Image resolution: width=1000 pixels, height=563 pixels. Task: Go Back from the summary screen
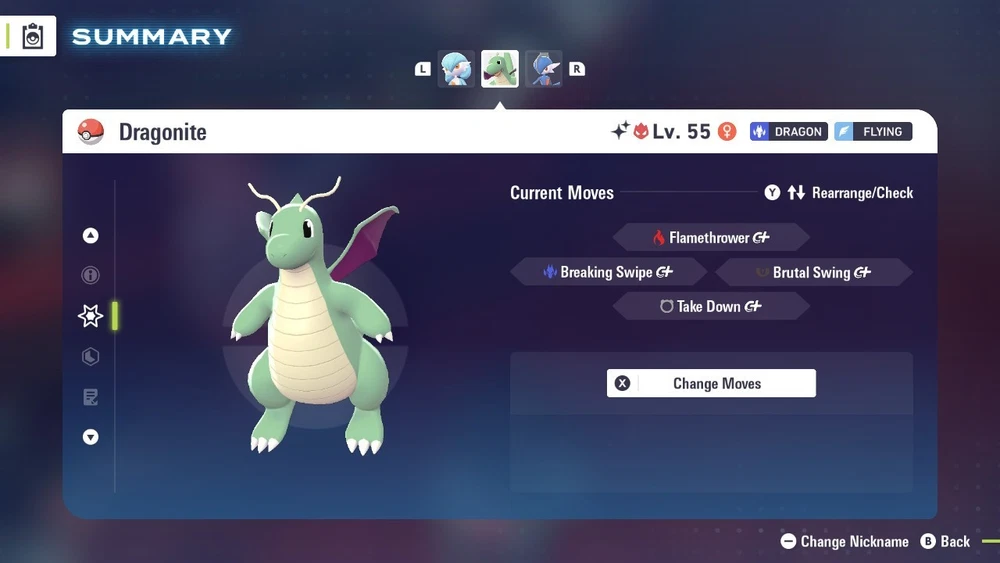[945, 541]
